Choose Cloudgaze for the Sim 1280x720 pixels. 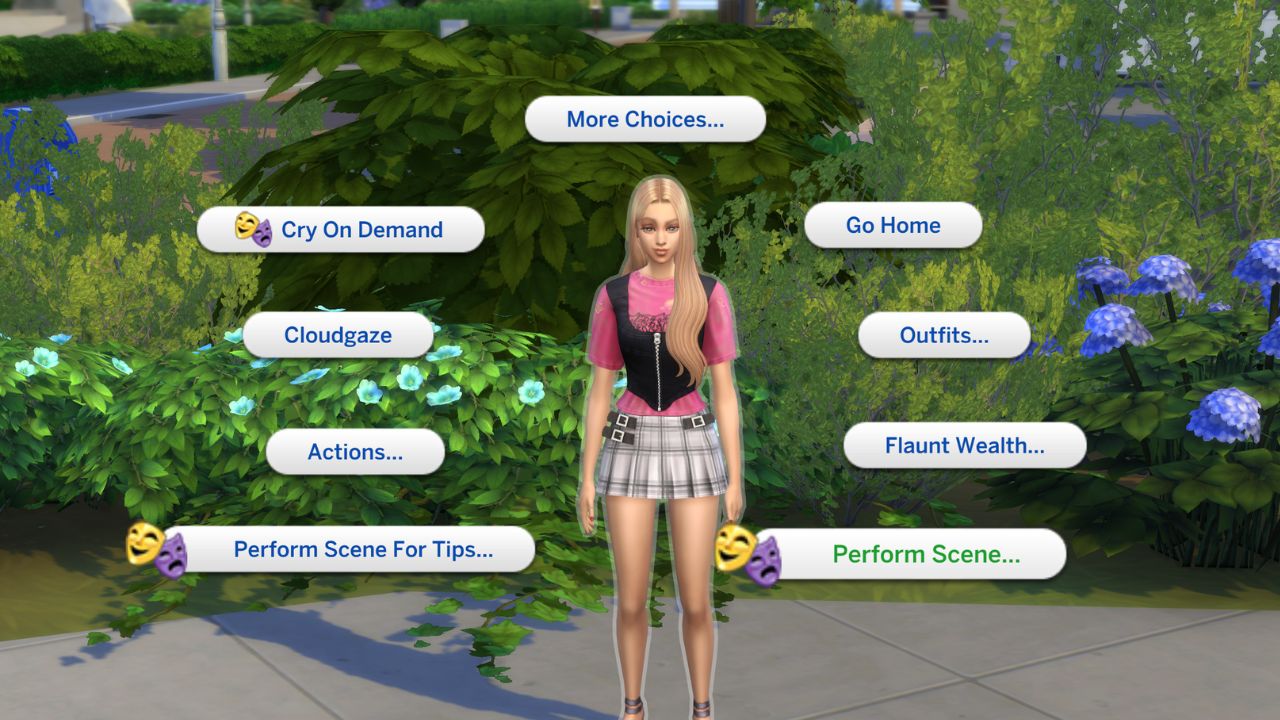[339, 336]
